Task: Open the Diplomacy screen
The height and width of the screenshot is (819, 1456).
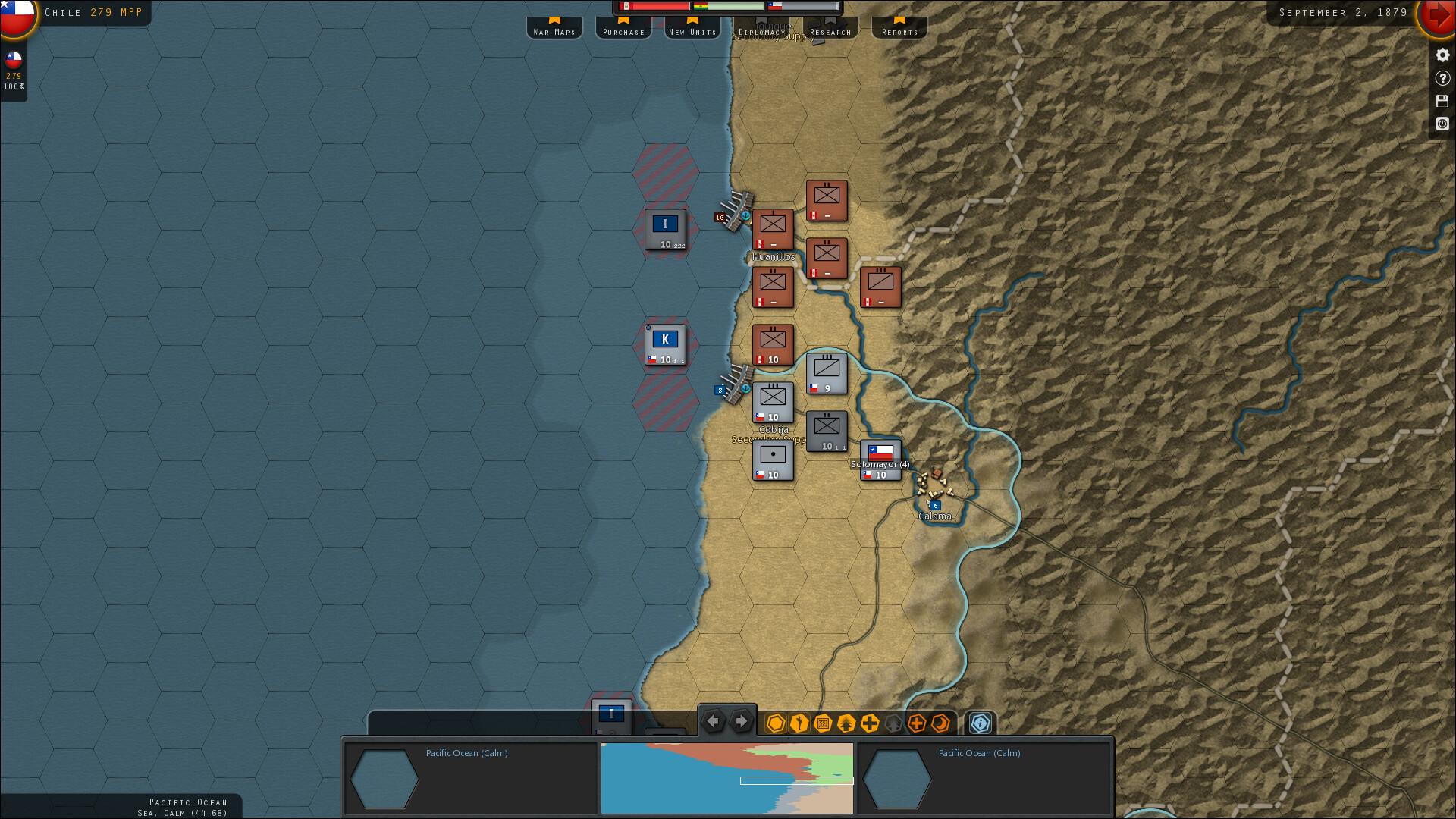Action: click(x=761, y=31)
